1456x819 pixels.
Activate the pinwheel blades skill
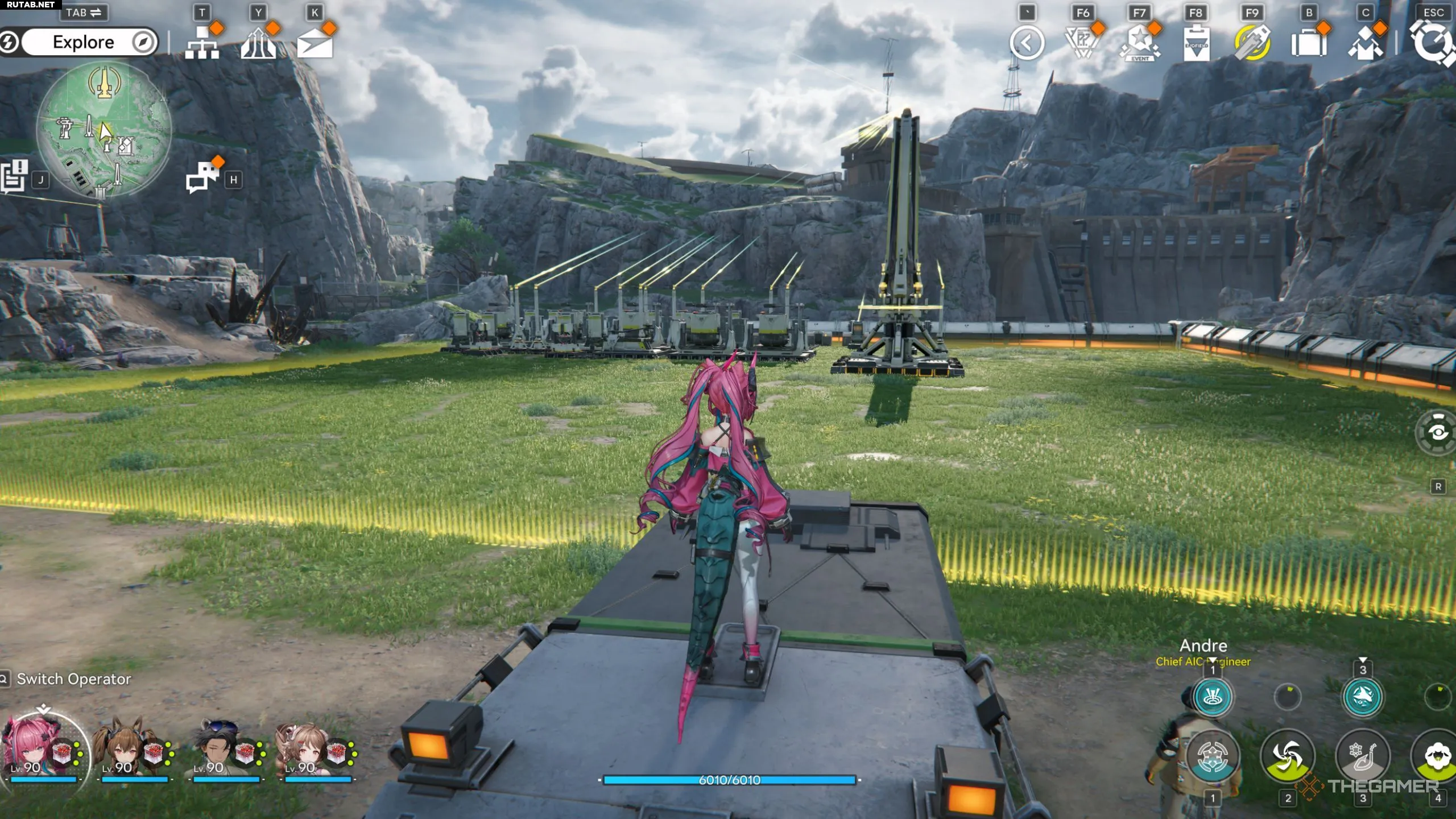[1288, 756]
